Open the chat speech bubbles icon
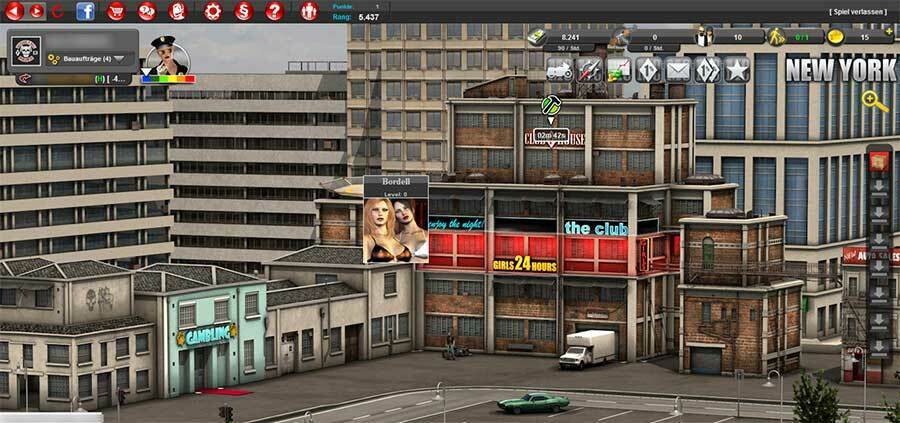 [147, 12]
